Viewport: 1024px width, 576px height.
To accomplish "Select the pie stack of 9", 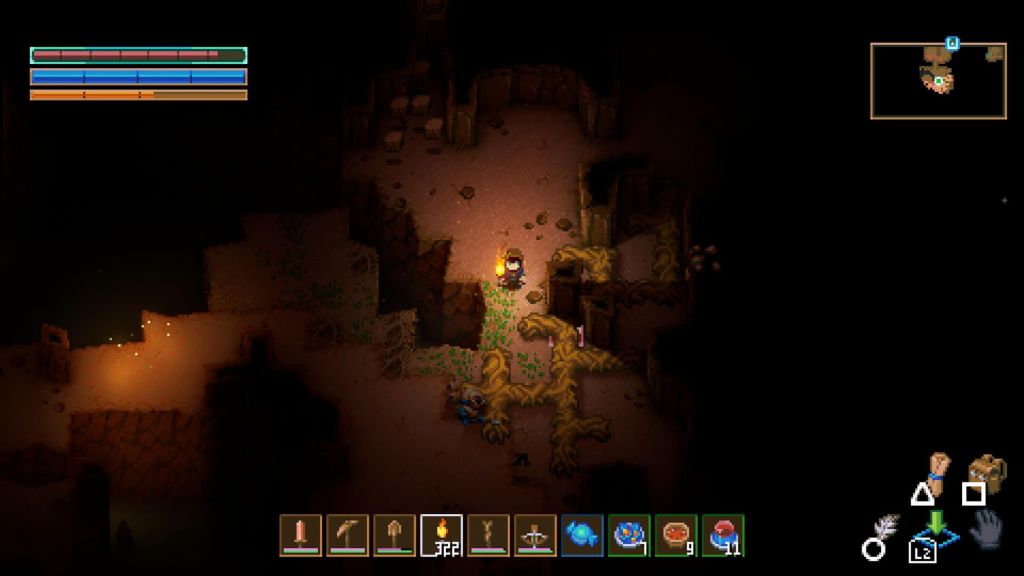I will [676, 535].
